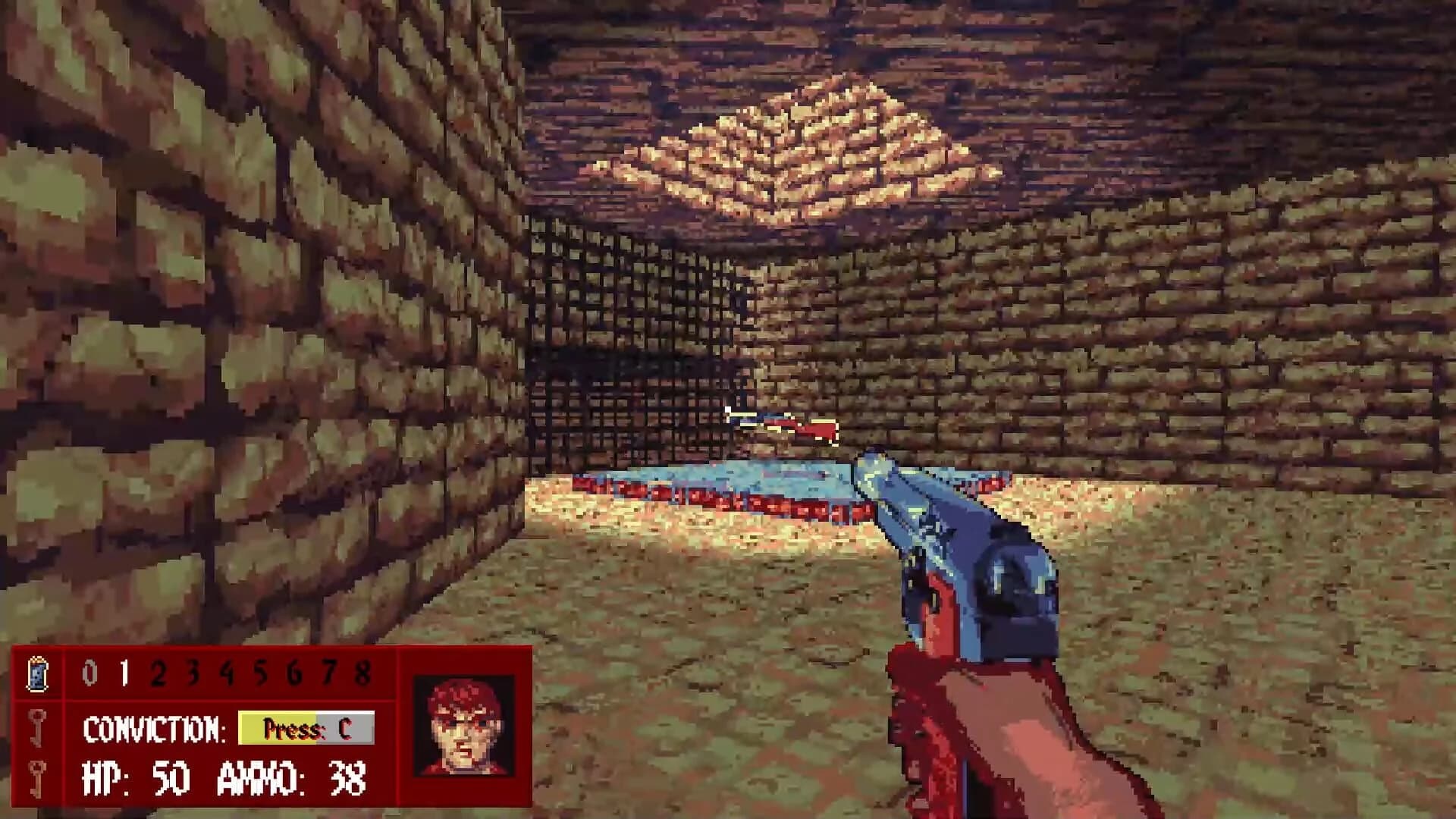Image resolution: width=1456 pixels, height=819 pixels.
Task: Click the second key icon on the HUD
Action: coord(38,779)
